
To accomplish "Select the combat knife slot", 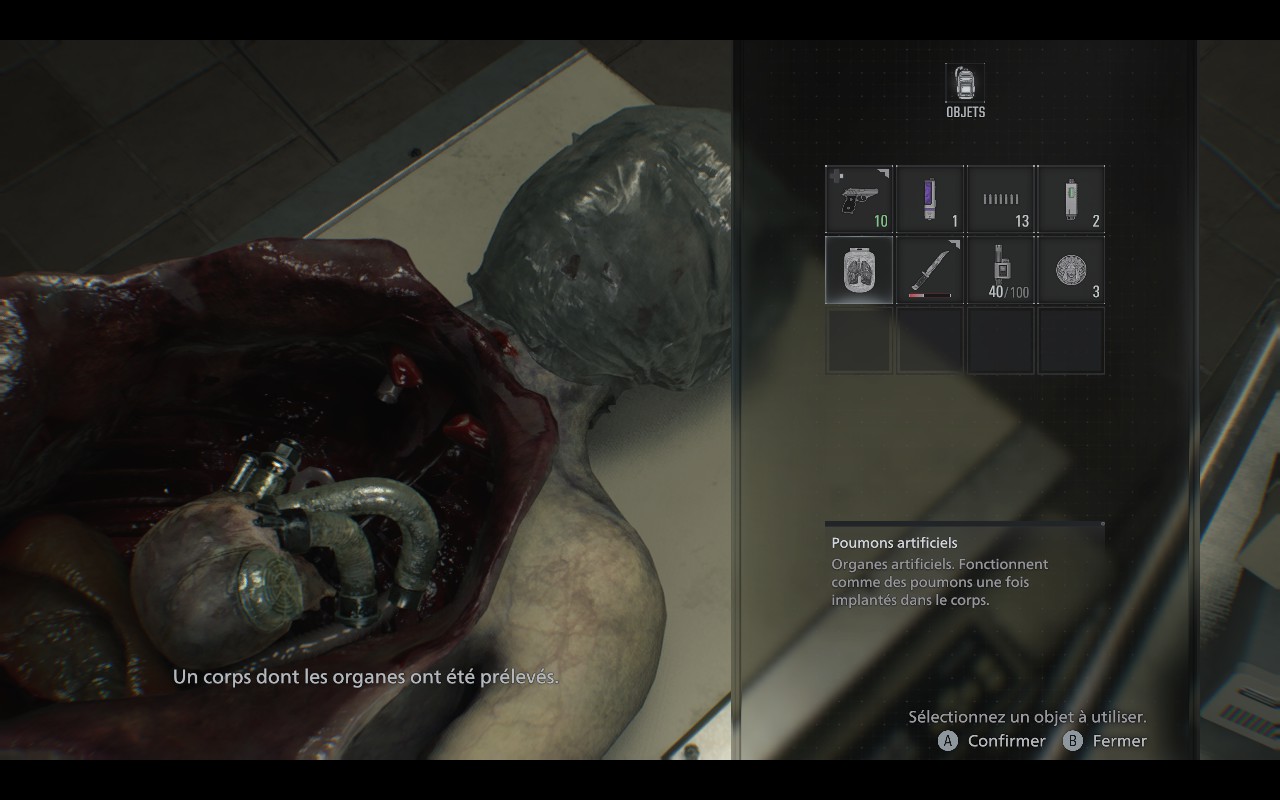I will click(x=930, y=270).
